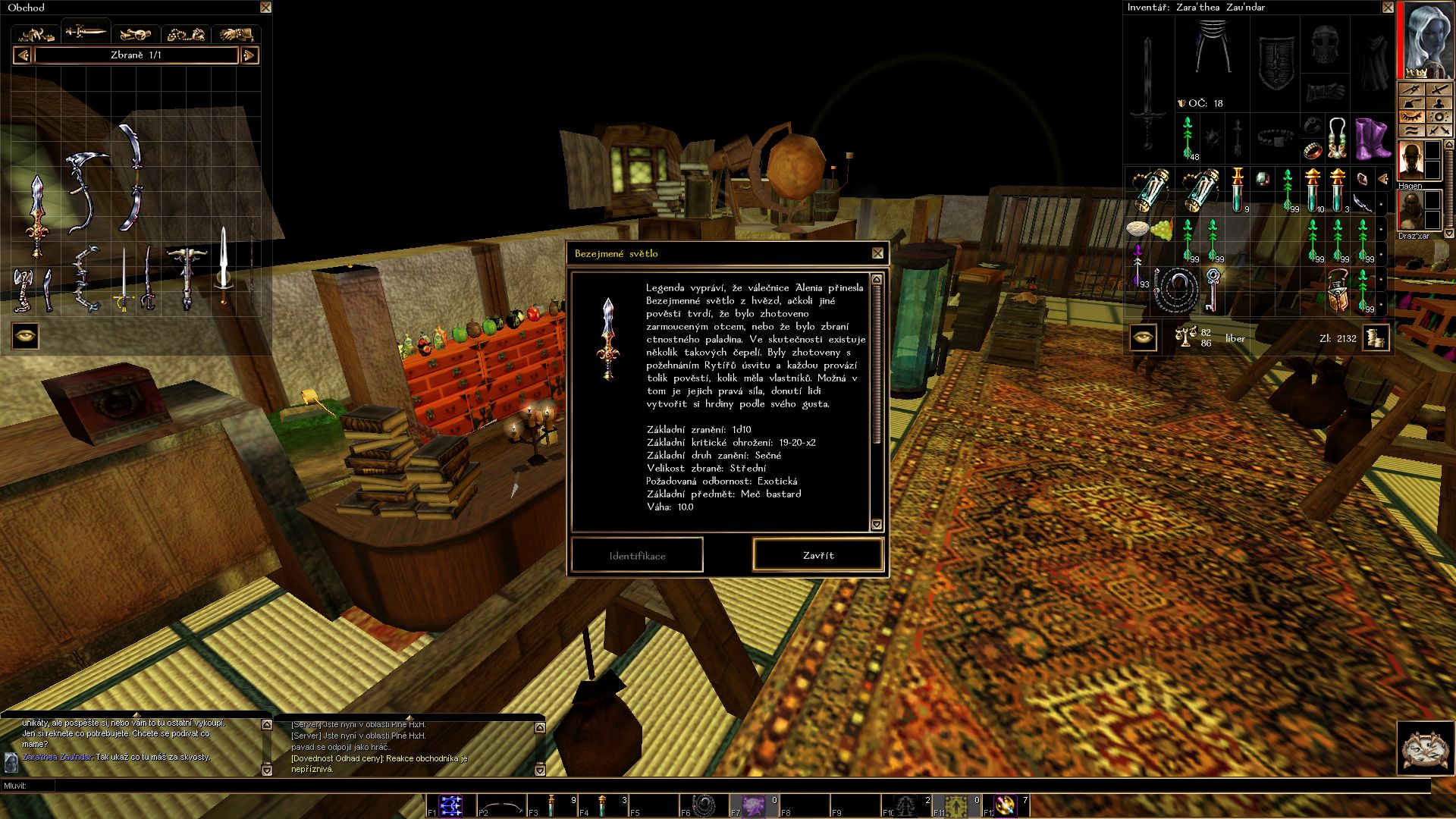Select the purple boots in equipment

click(1371, 137)
